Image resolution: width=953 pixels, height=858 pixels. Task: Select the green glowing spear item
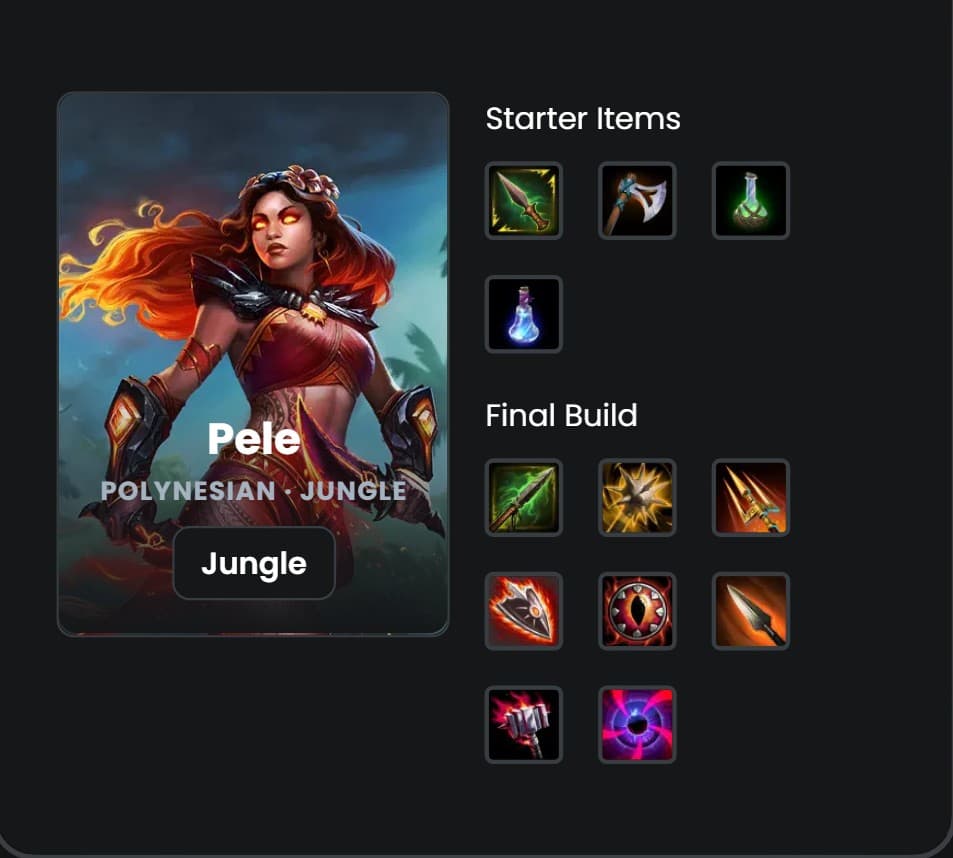pyautogui.click(x=524, y=497)
